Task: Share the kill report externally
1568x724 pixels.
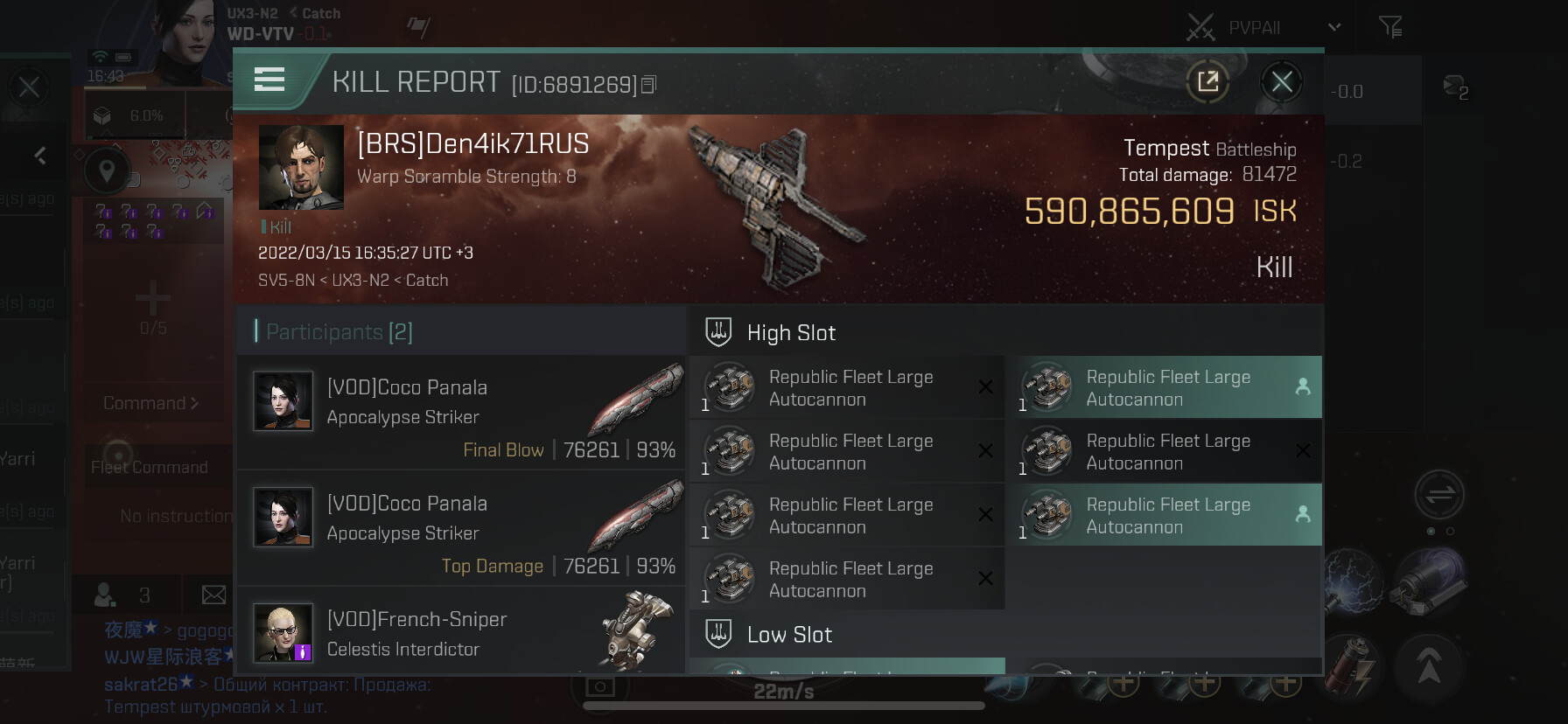Action: [x=1207, y=82]
